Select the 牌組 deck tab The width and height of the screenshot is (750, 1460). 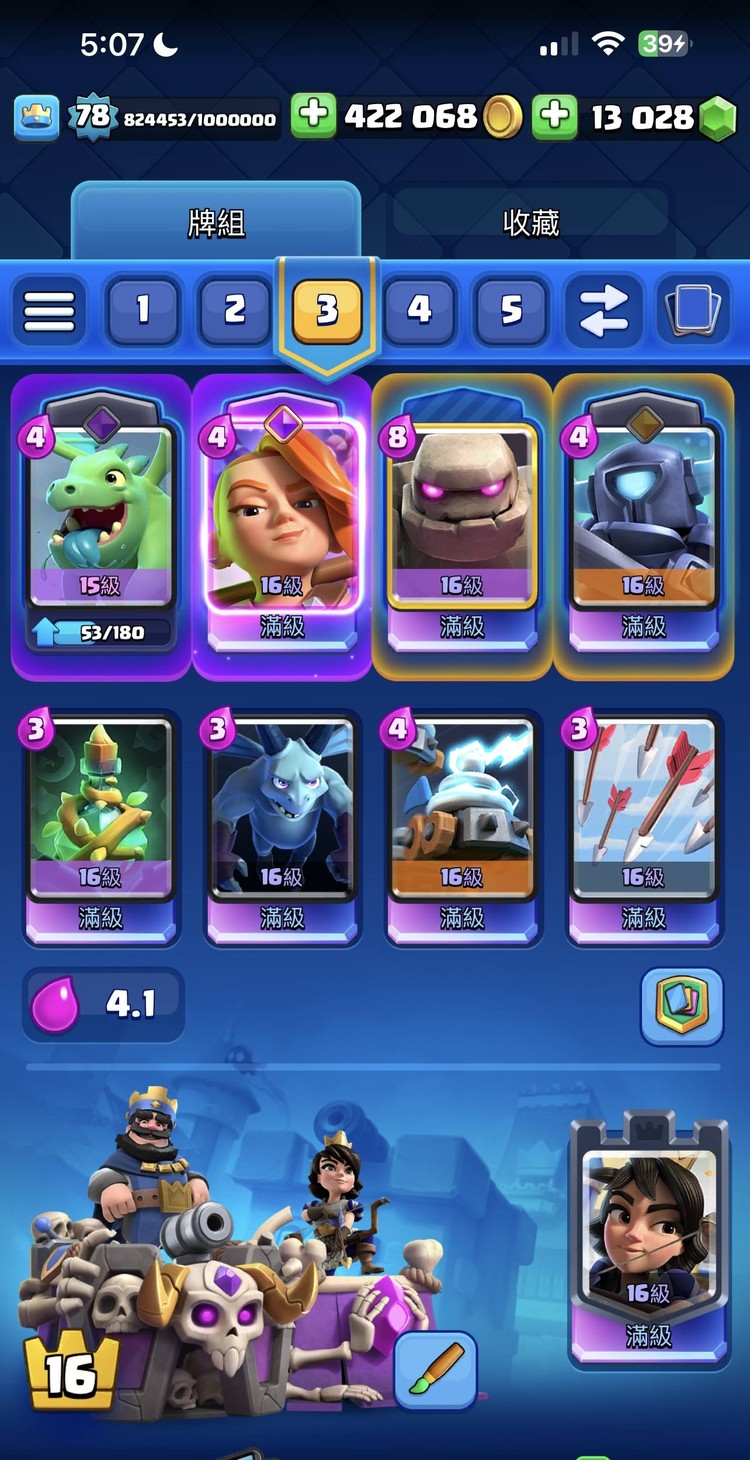(x=216, y=222)
